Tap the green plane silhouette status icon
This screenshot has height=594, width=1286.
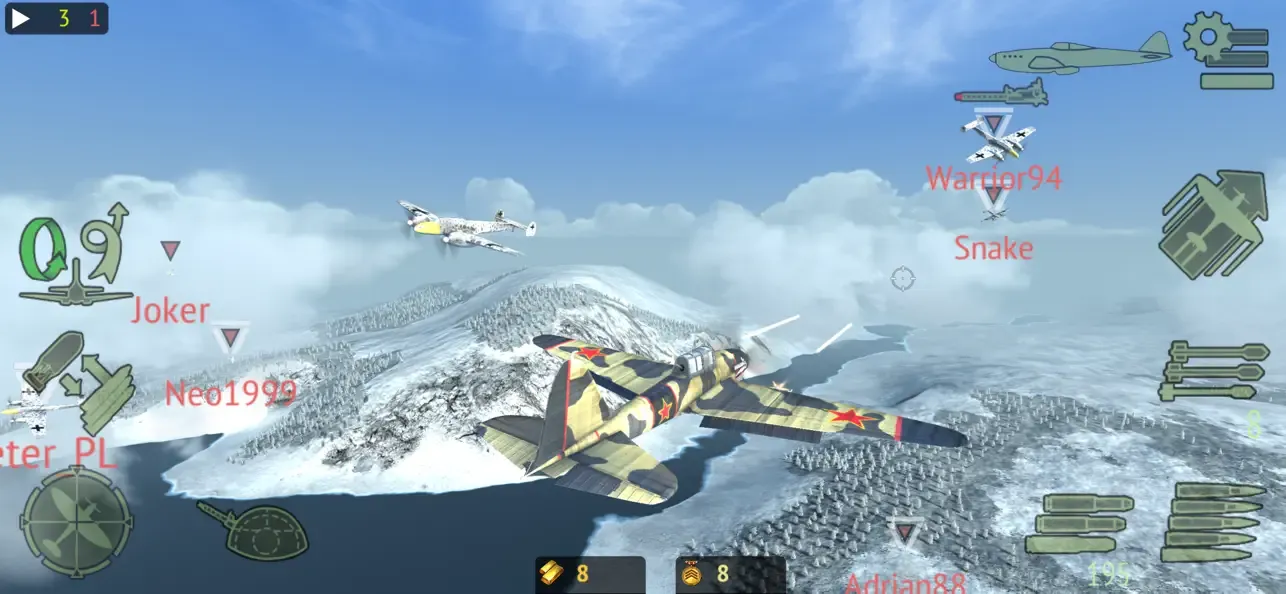pos(1080,53)
